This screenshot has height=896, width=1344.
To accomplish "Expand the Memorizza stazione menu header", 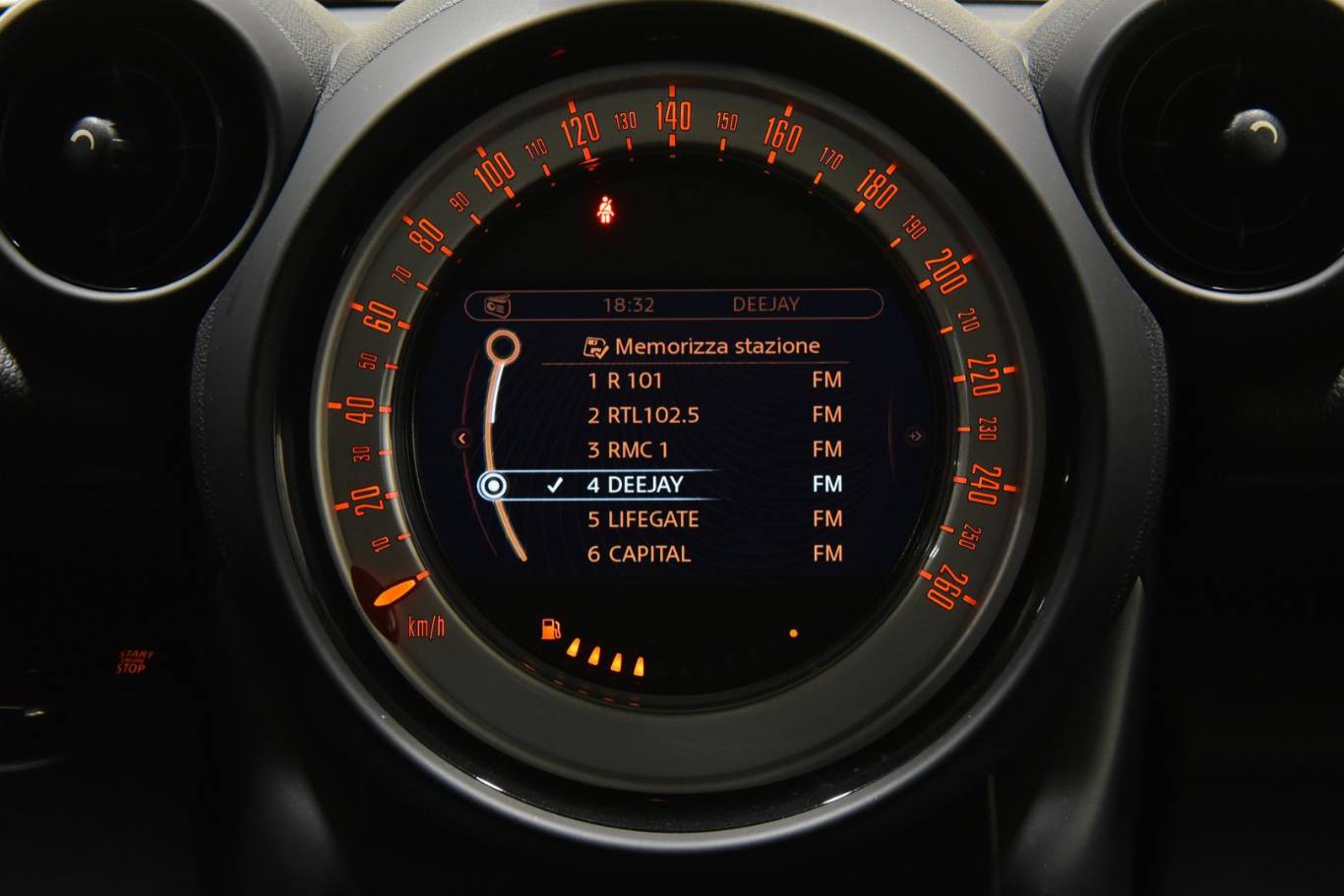I will pyautogui.click(x=717, y=345).
